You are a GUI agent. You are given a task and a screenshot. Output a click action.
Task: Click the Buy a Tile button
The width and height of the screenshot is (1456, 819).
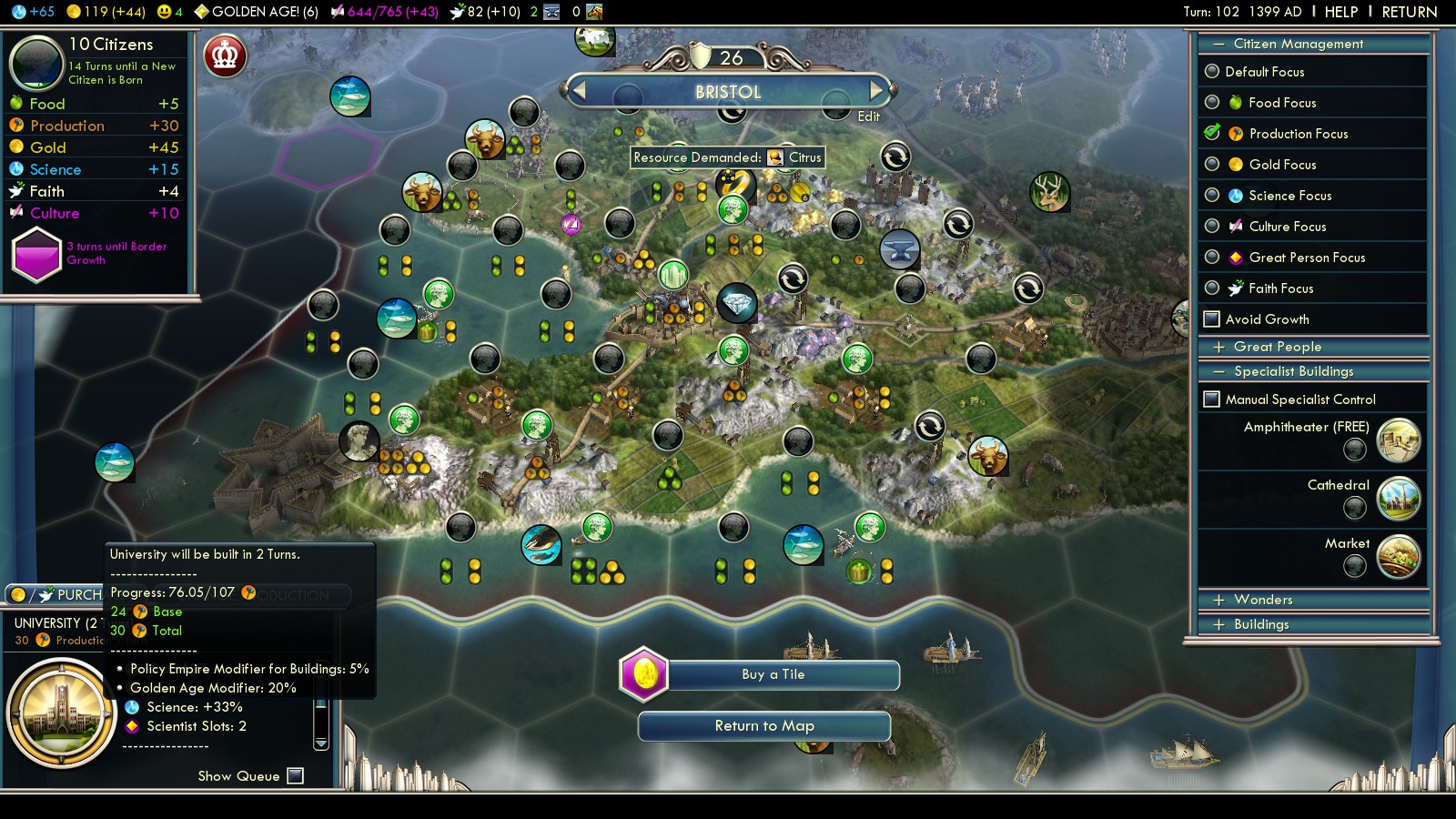pyautogui.click(x=773, y=674)
